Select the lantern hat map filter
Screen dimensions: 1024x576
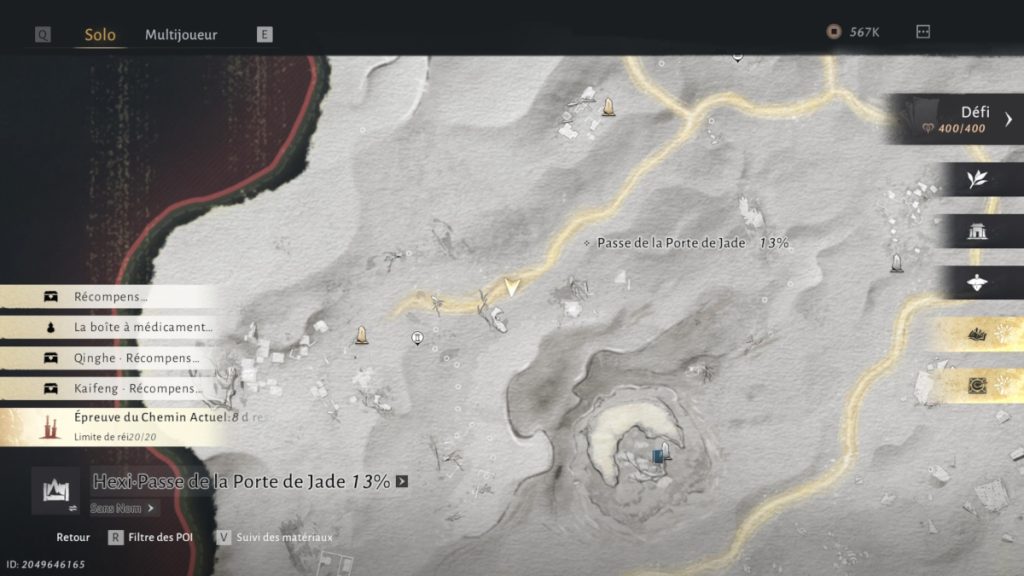977,283
